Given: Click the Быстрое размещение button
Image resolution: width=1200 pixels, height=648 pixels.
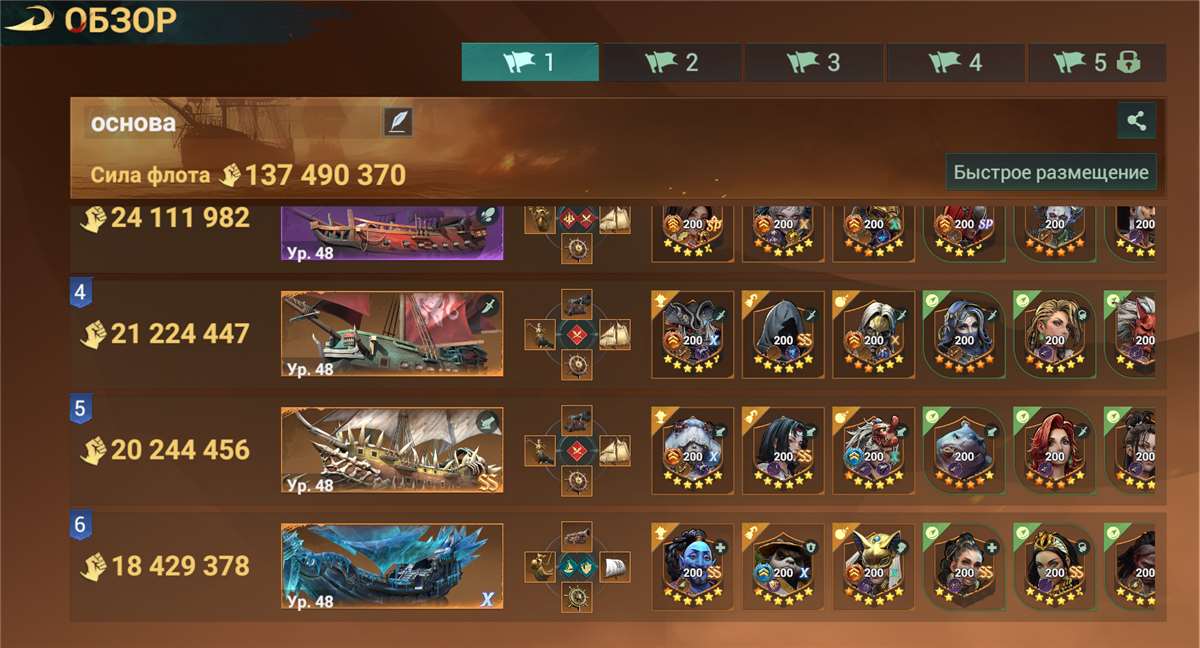Looking at the screenshot, I should (1050, 172).
